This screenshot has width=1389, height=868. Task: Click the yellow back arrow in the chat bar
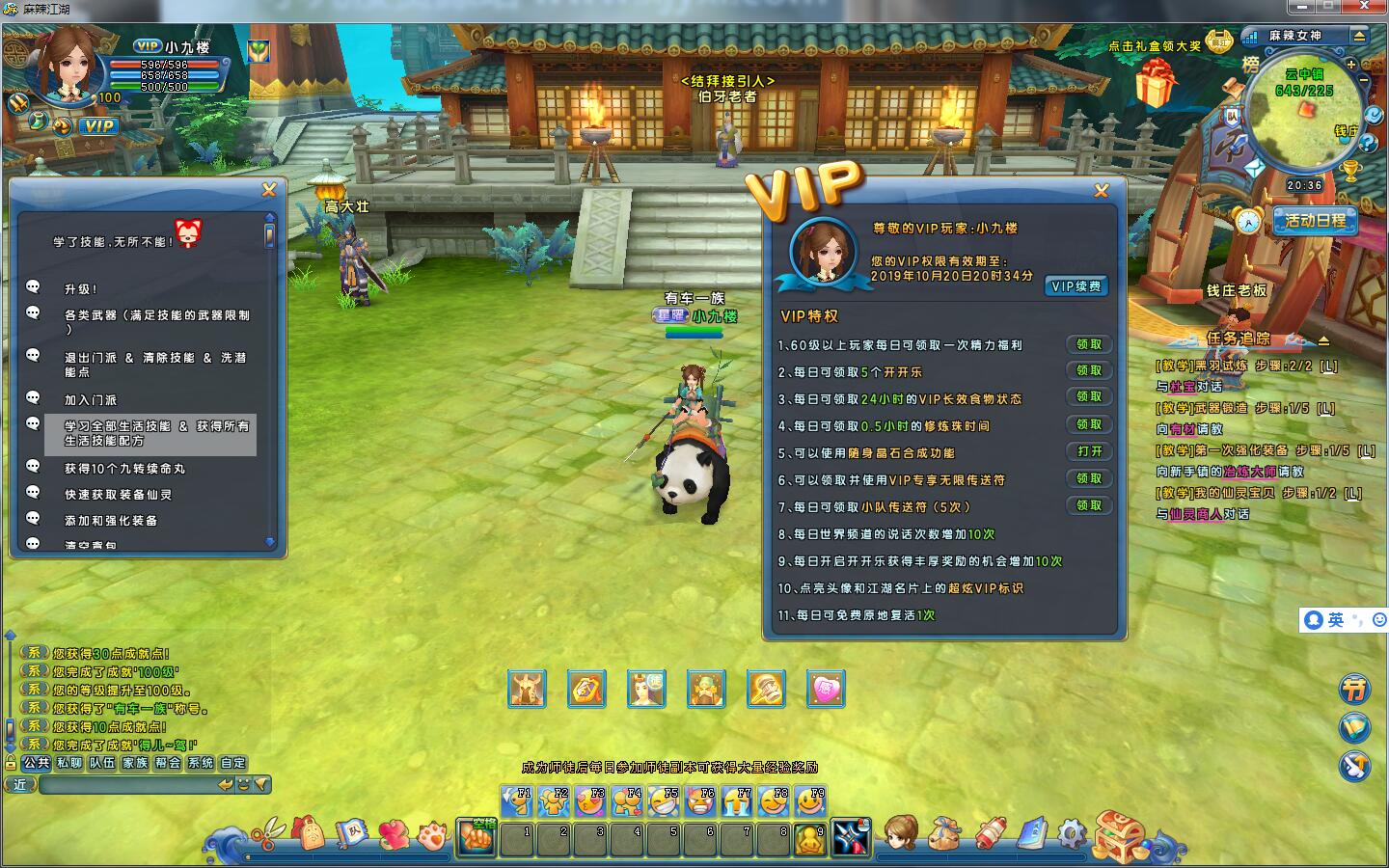coord(226,784)
